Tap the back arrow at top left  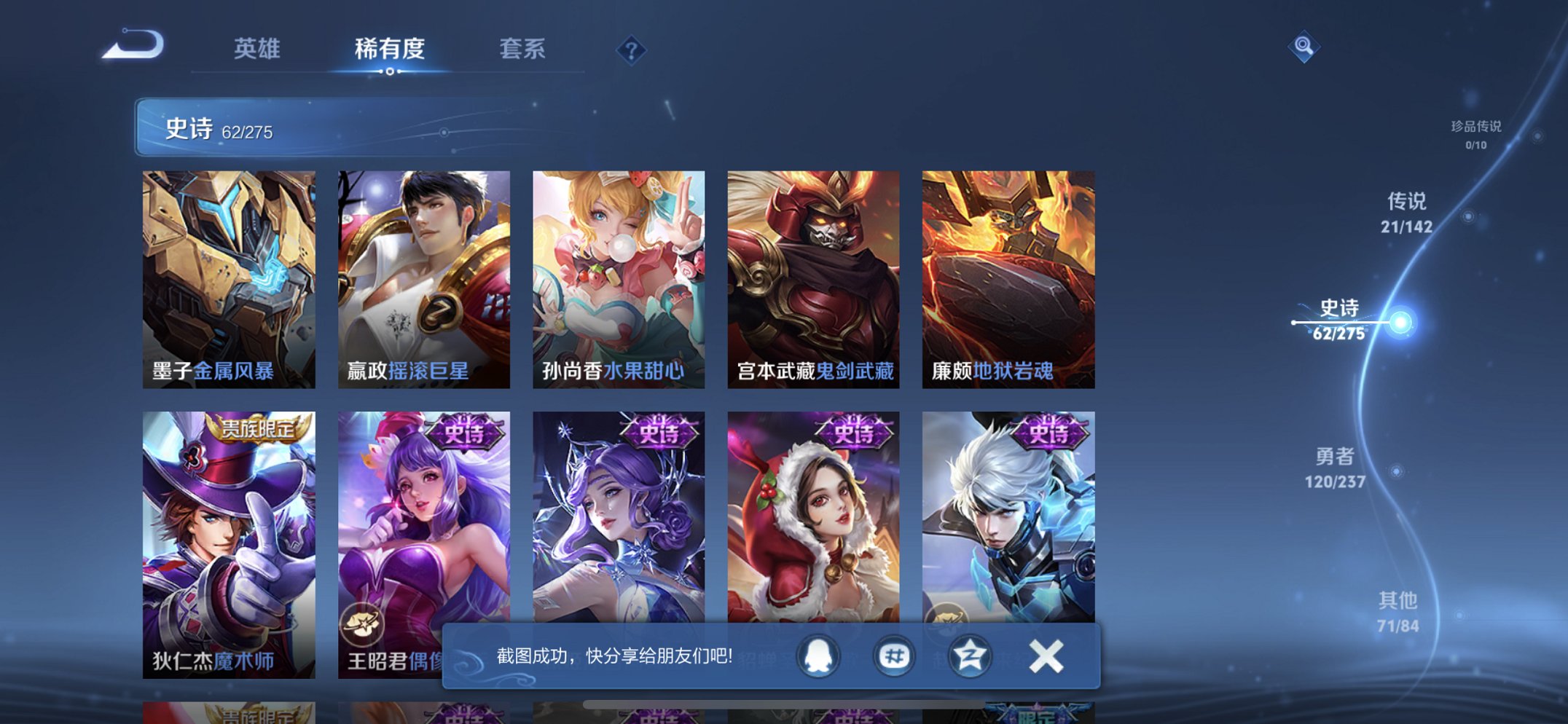[133, 45]
